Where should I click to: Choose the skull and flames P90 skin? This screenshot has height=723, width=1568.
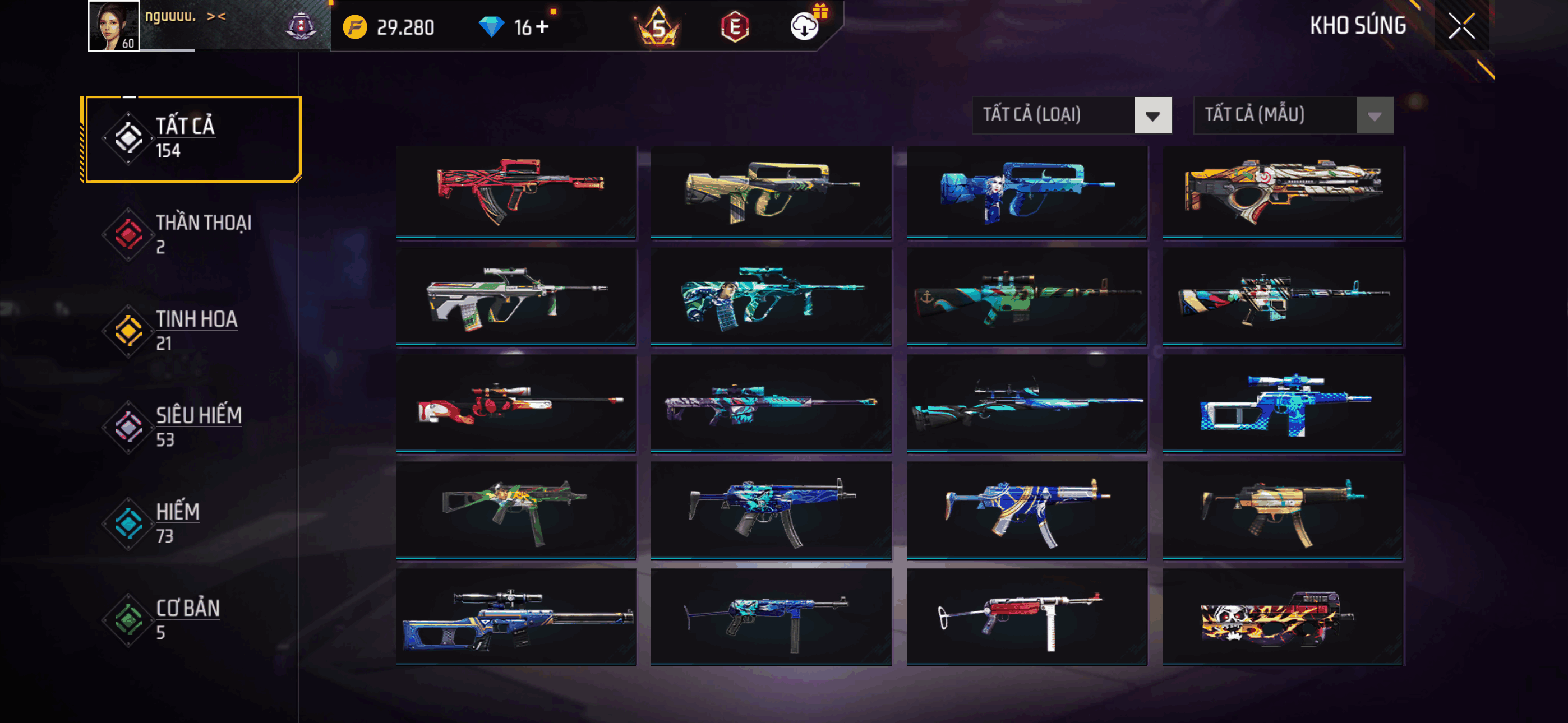(1282, 617)
